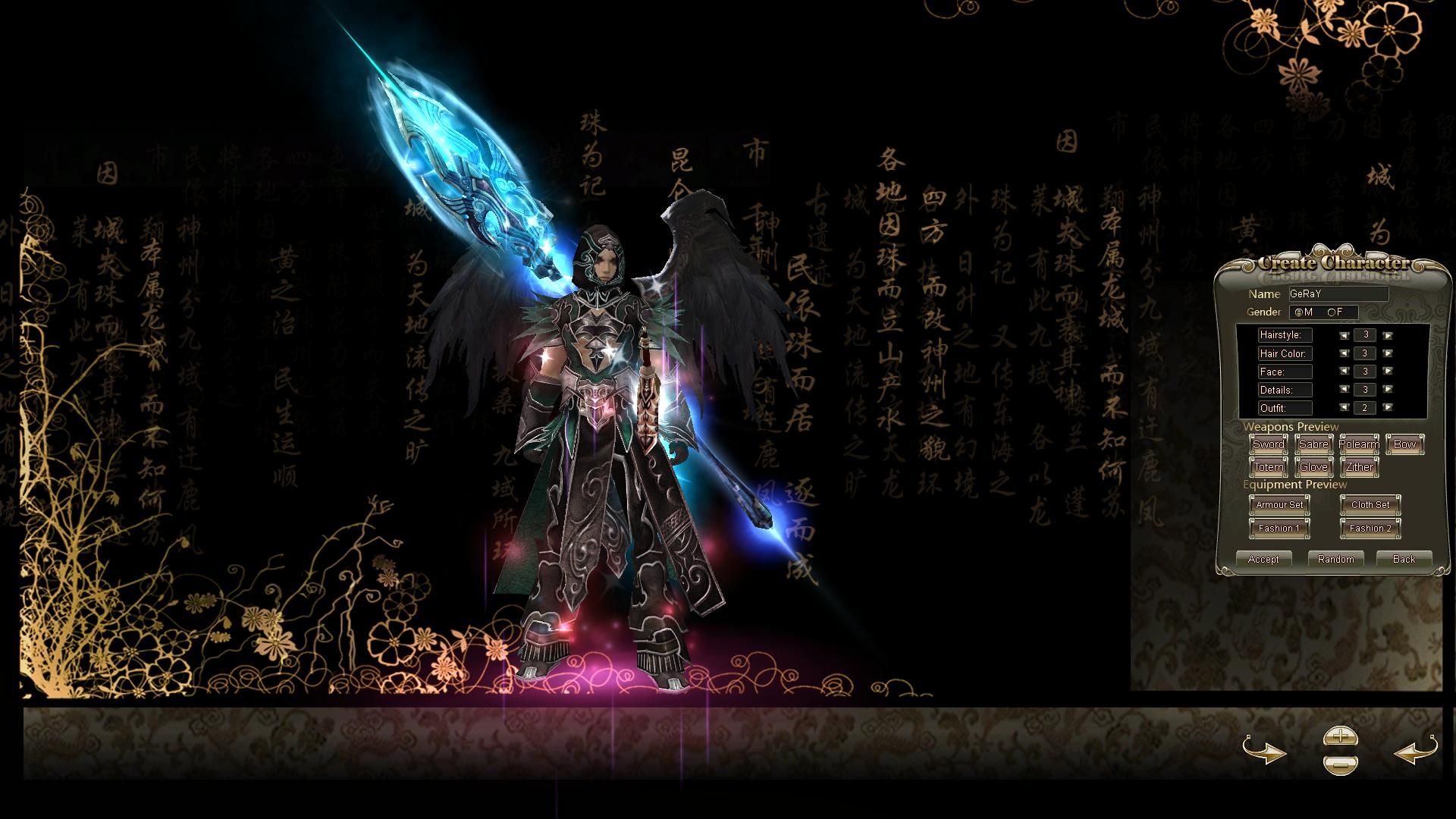The height and width of the screenshot is (819, 1456).
Task: Select the Male gender radio button
Action: tap(1298, 312)
